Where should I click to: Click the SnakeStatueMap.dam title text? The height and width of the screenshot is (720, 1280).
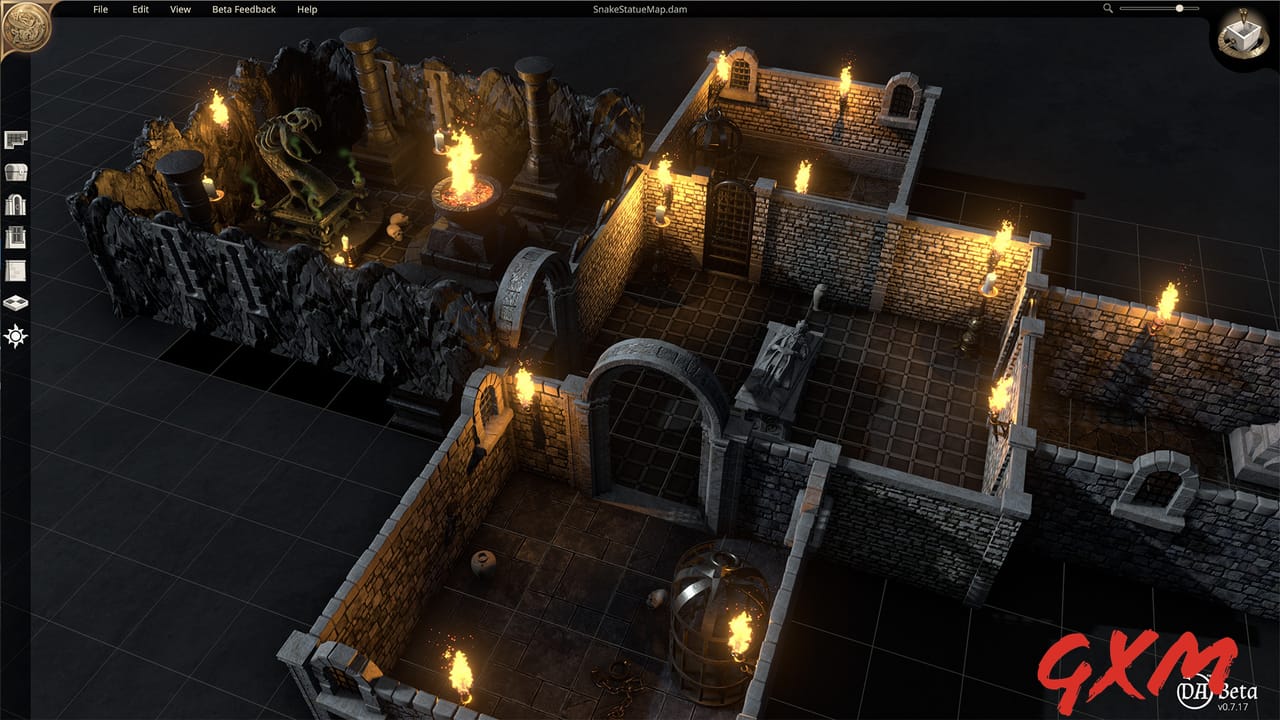point(638,9)
